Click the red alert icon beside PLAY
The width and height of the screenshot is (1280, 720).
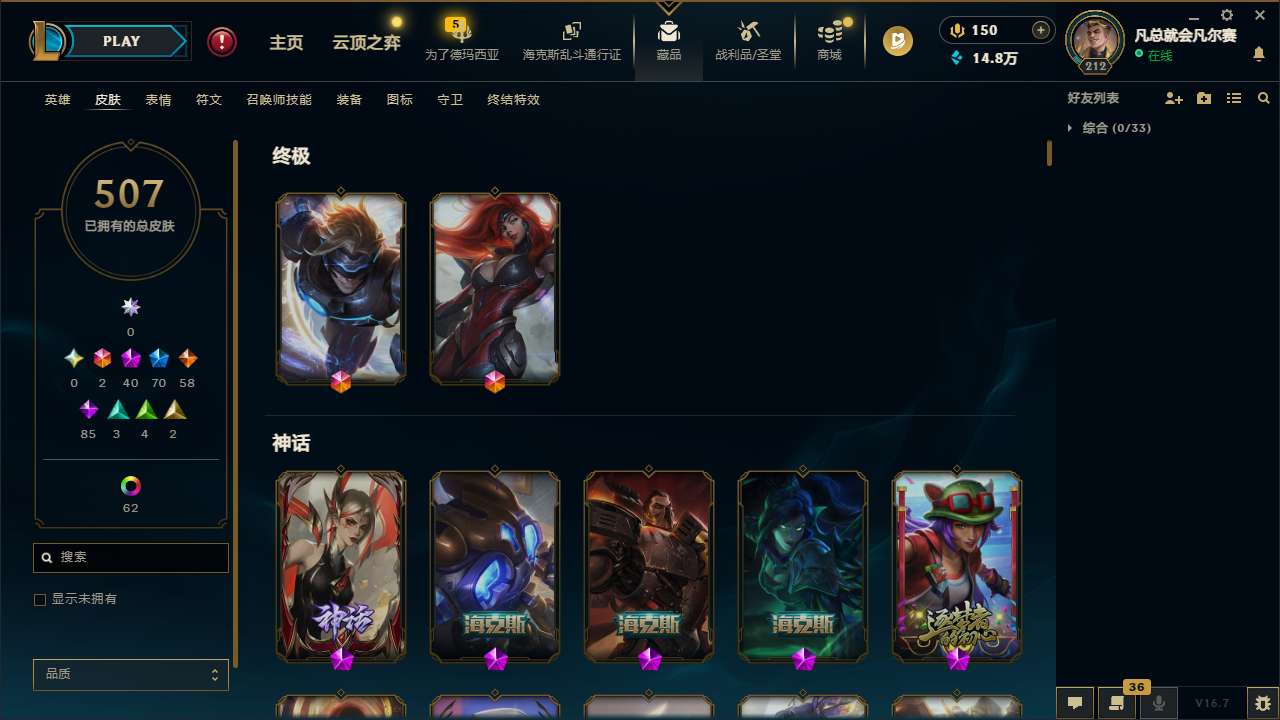tap(221, 41)
